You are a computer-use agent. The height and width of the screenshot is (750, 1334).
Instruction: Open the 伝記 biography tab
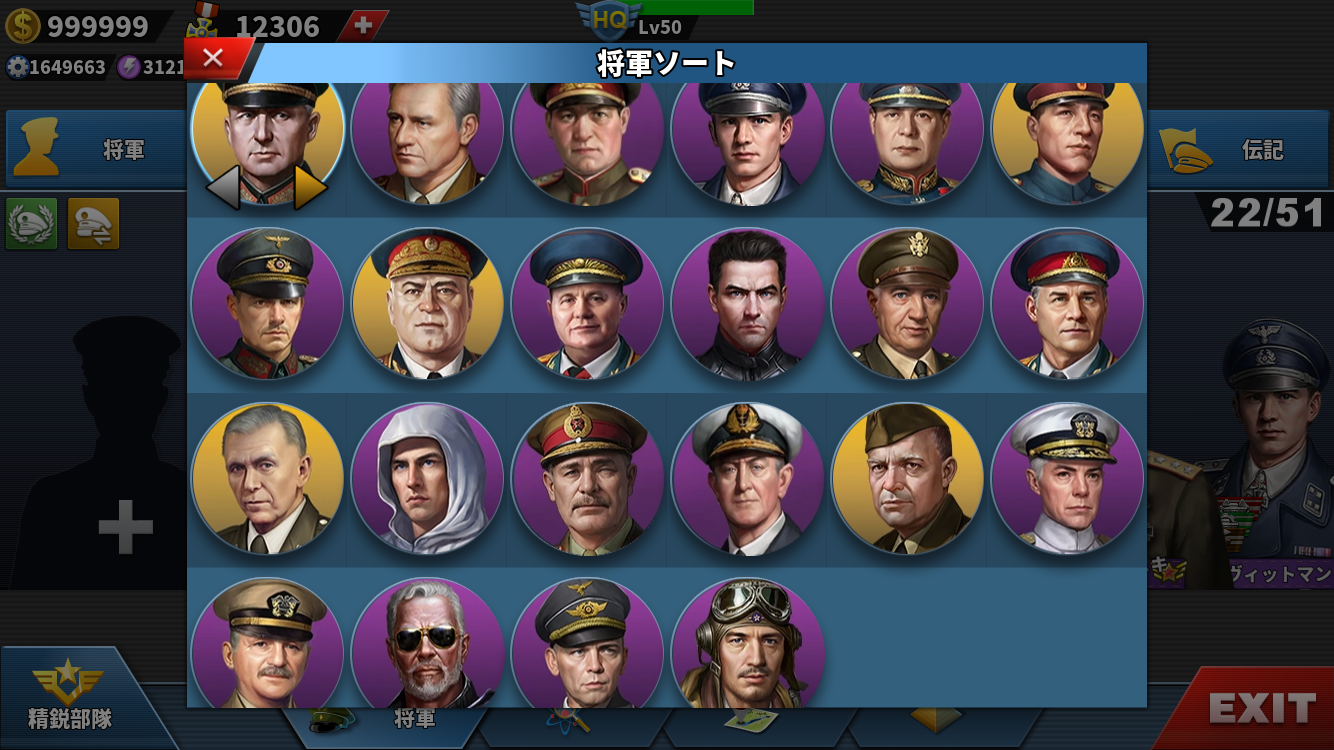tap(1240, 150)
